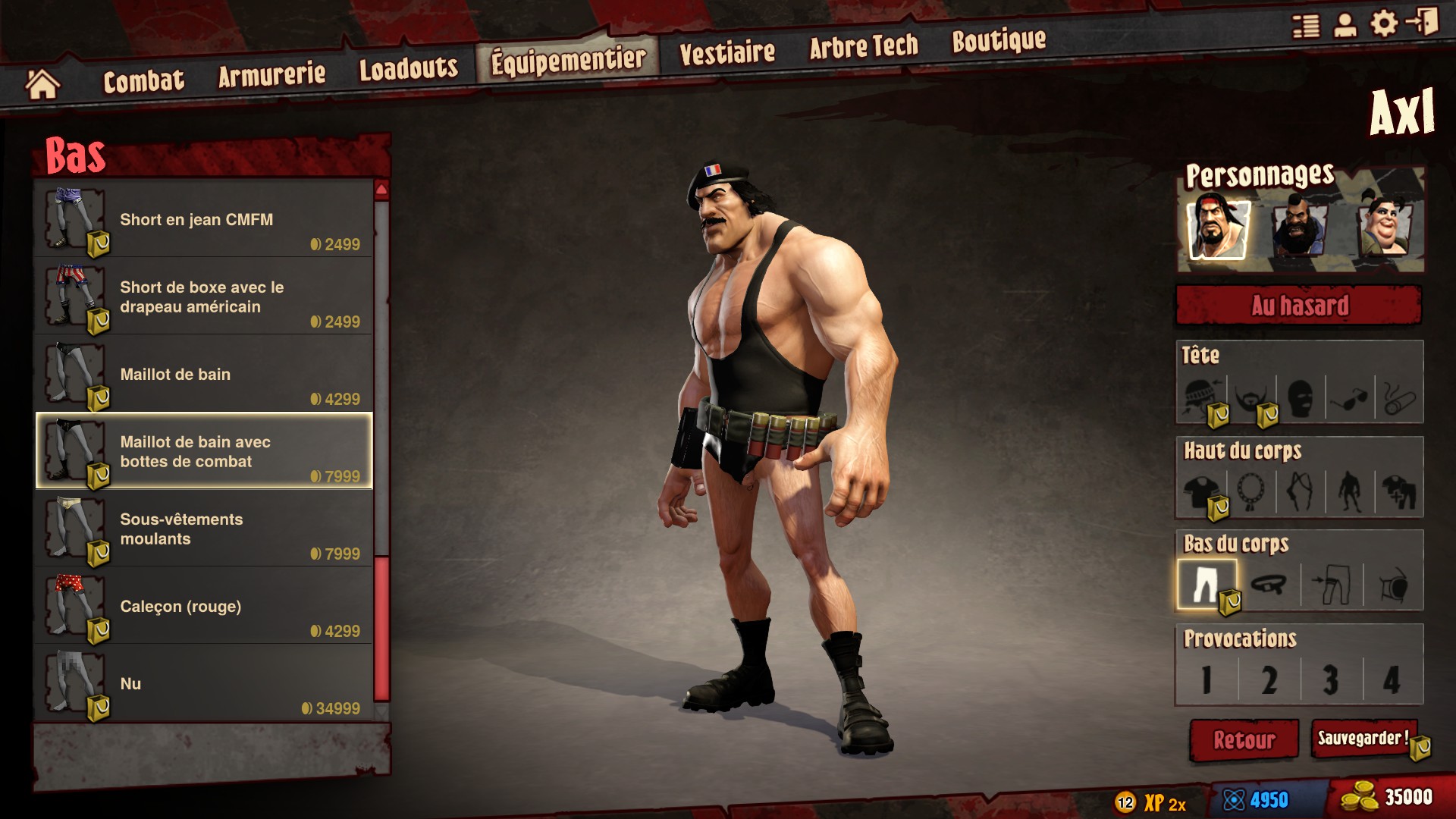
Task: Pick the Caleçon (rouge) bottom
Action: [203, 607]
